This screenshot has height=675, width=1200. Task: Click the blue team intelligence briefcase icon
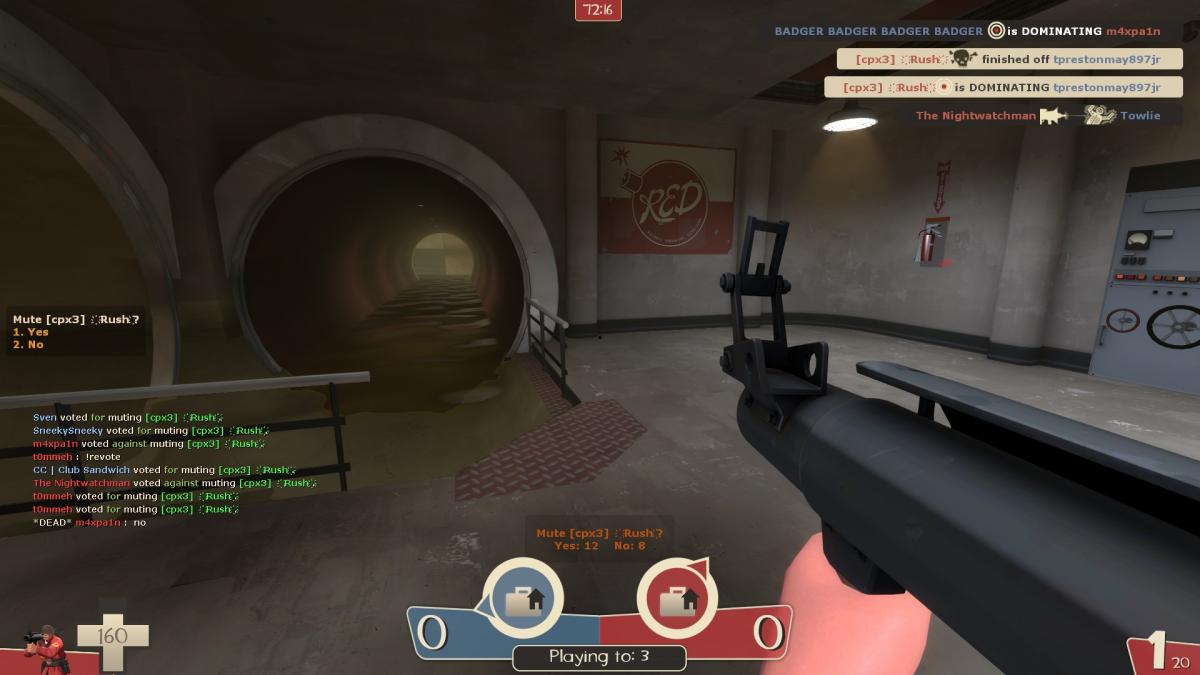522,600
